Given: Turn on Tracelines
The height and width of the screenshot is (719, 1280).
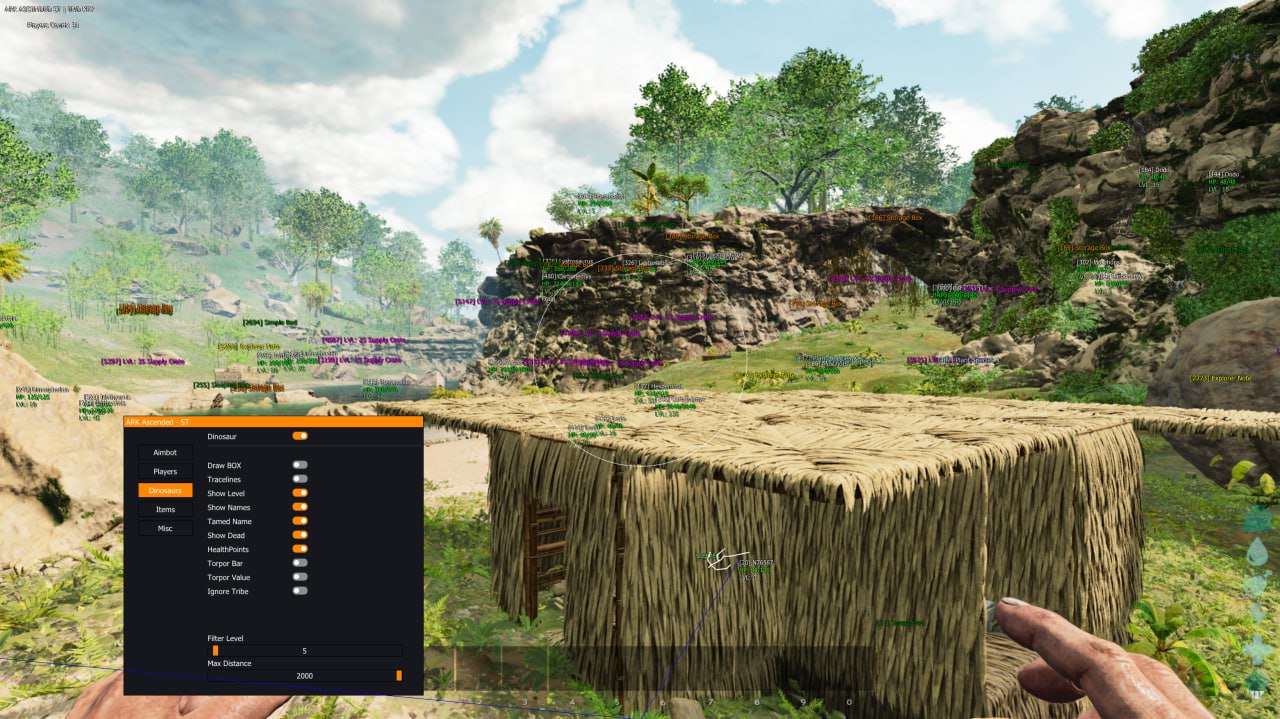Looking at the screenshot, I should (300, 479).
